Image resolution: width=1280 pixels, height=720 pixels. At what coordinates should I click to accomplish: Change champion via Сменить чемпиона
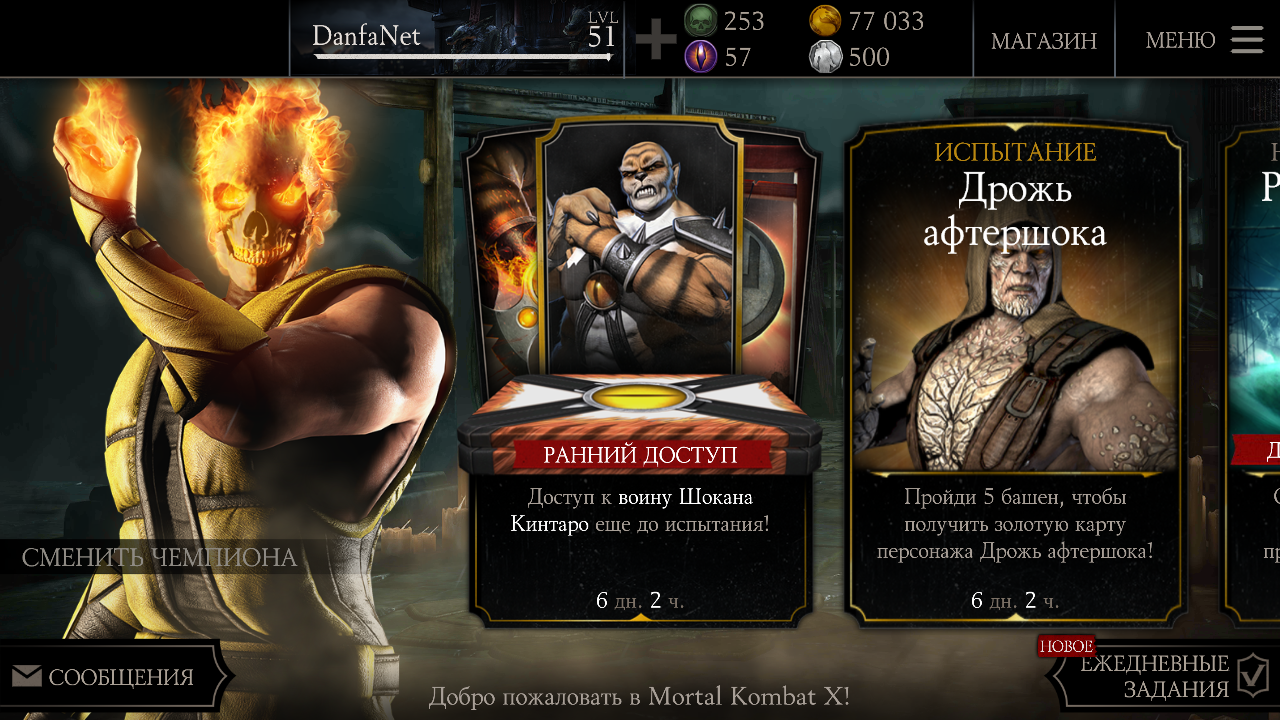pos(160,558)
